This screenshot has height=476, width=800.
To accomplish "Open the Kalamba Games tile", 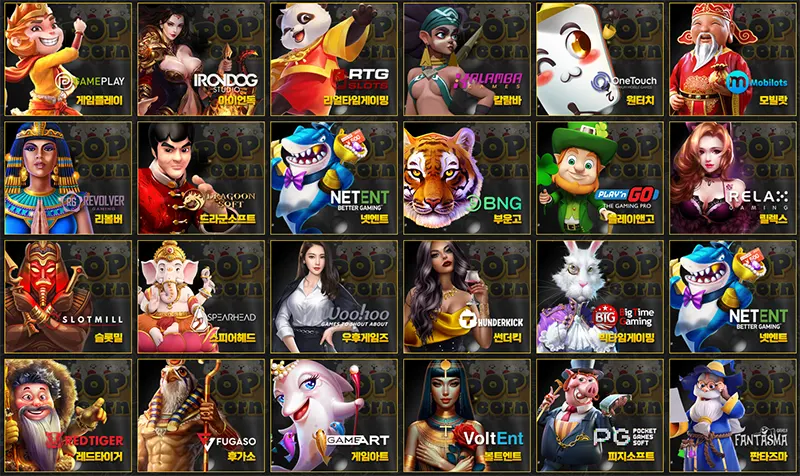I will click(x=466, y=58).
